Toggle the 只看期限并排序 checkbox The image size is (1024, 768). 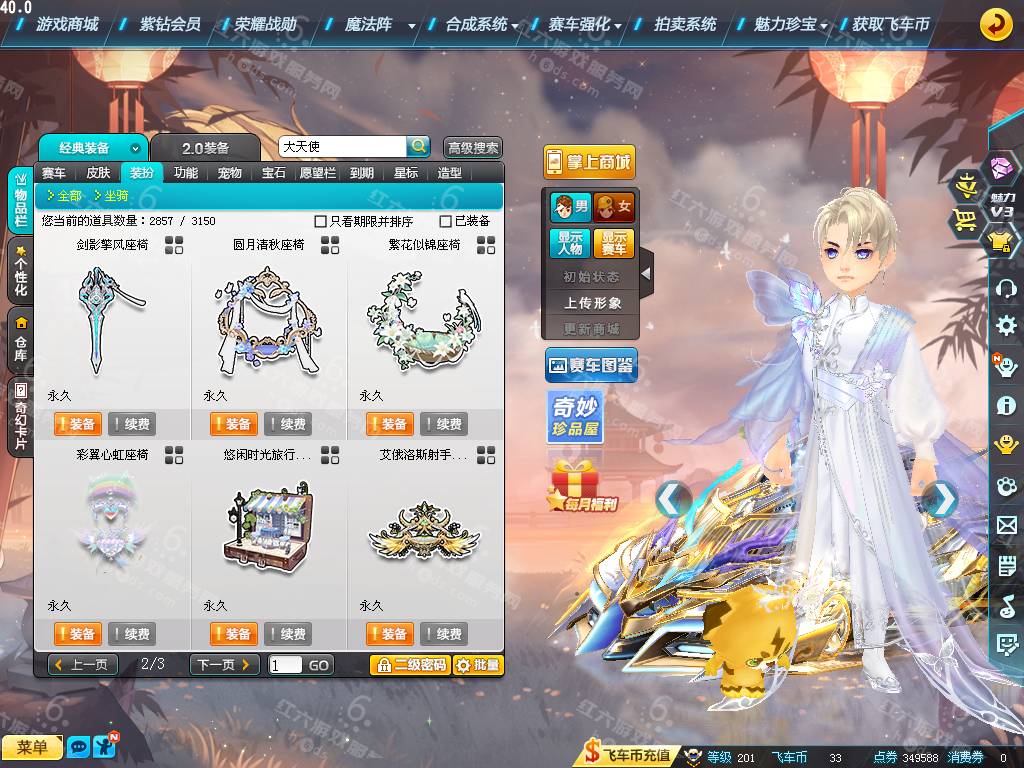(321, 221)
